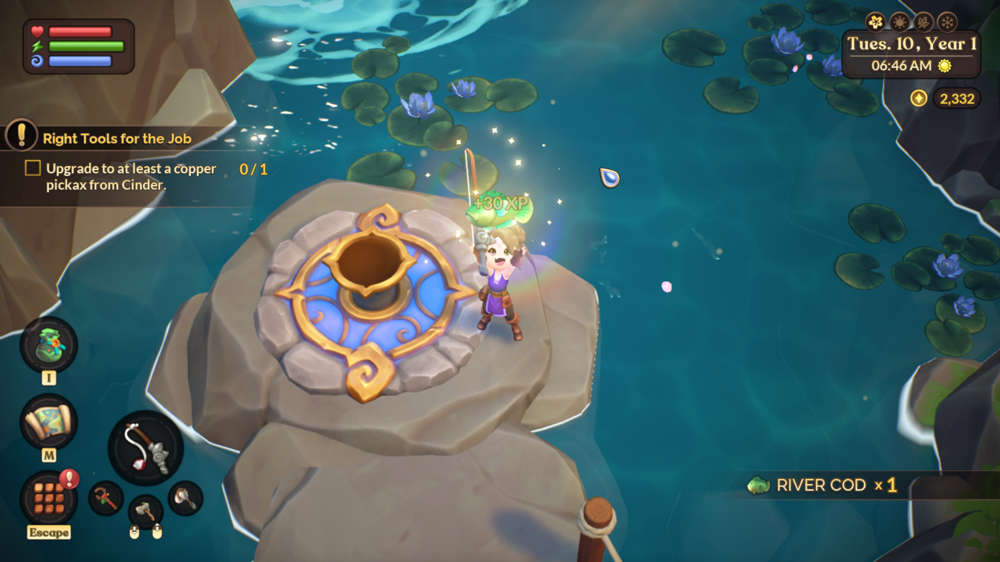The image size is (1000, 562).
Task: Open the main menu grid button
Action: (48, 497)
